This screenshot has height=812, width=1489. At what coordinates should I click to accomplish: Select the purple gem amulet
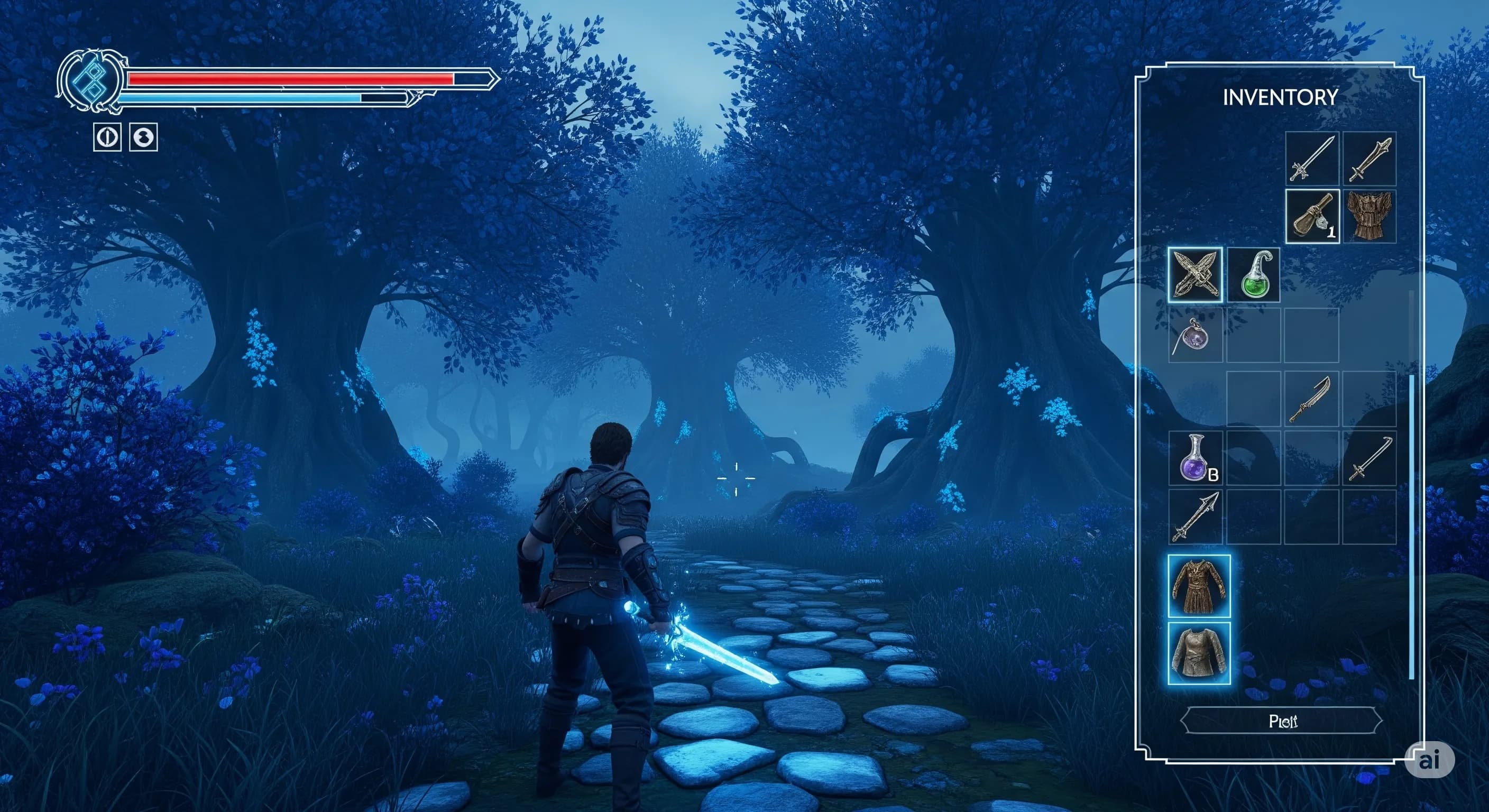1194,337
